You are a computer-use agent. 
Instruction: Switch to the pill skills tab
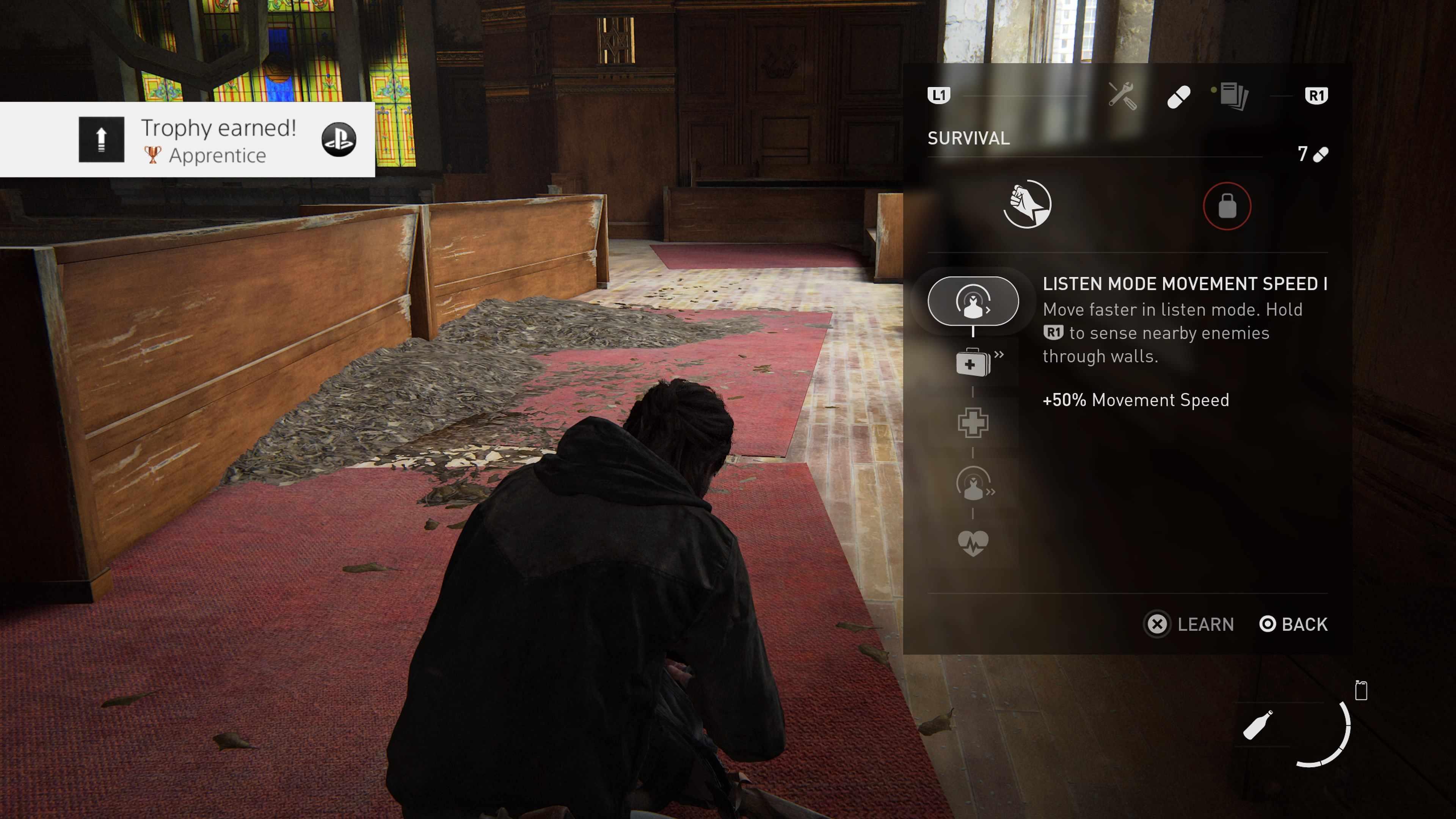pyautogui.click(x=1178, y=97)
